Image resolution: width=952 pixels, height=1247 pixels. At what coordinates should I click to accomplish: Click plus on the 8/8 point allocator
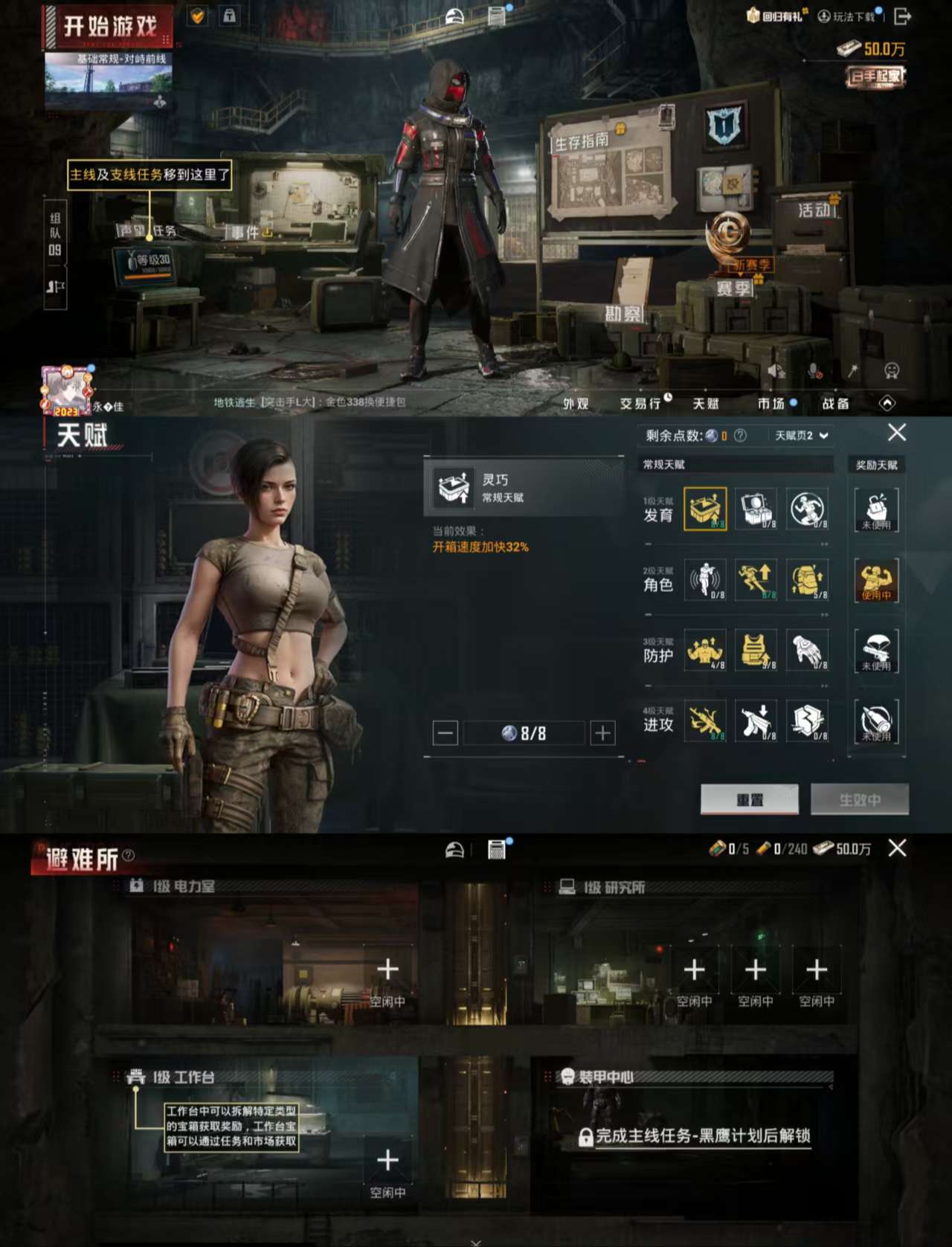coord(601,732)
